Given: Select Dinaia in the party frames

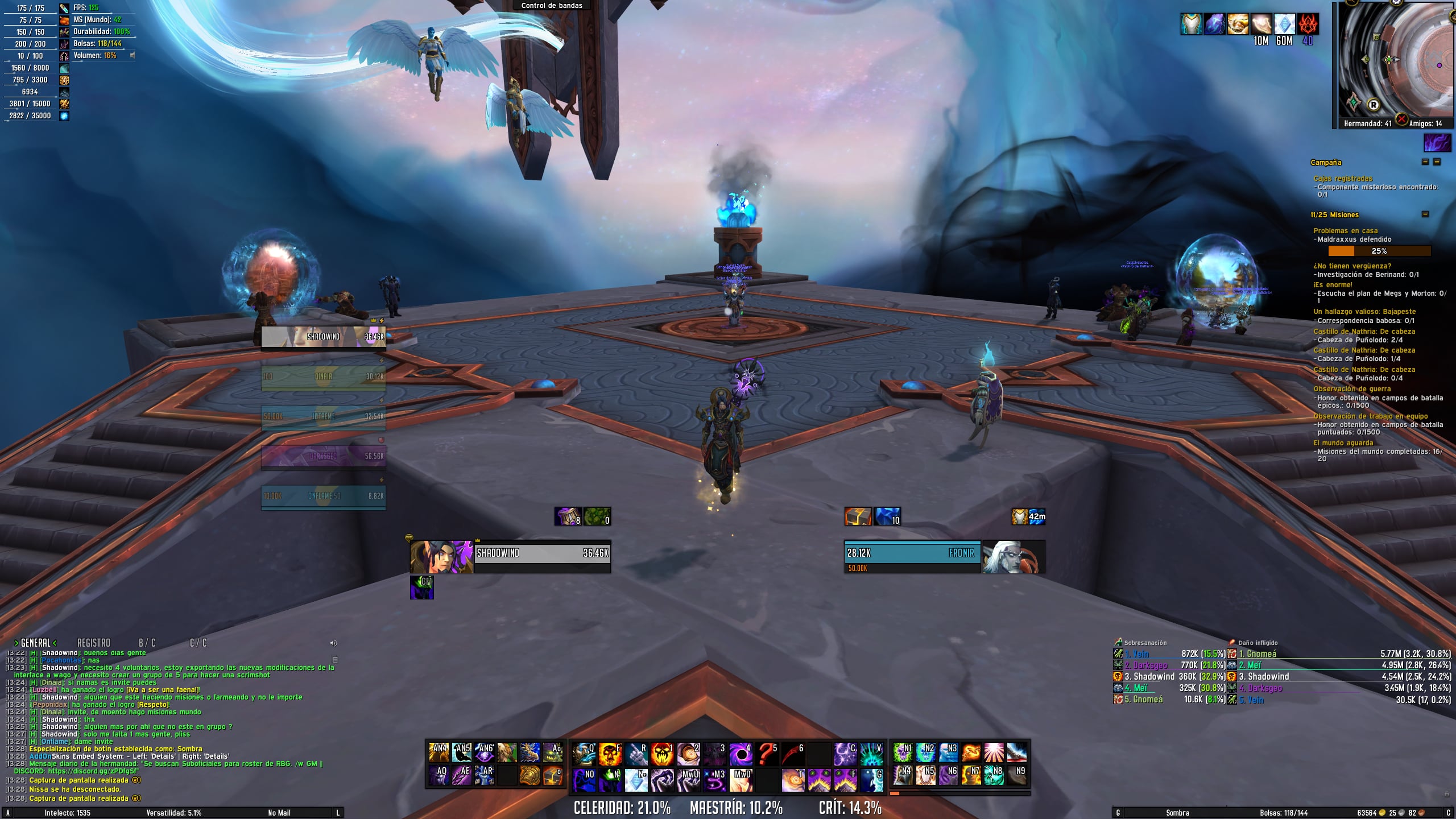Looking at the screenshot, I should pos(323,377).
